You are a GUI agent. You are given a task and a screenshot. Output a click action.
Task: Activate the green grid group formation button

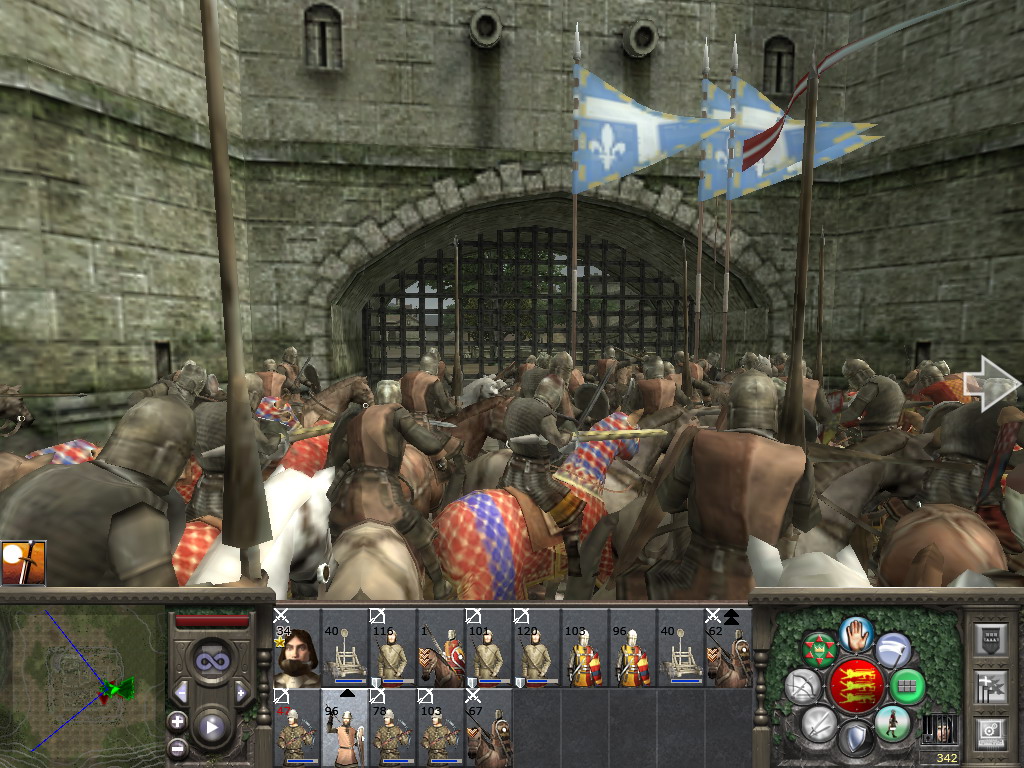coord(907,687)
